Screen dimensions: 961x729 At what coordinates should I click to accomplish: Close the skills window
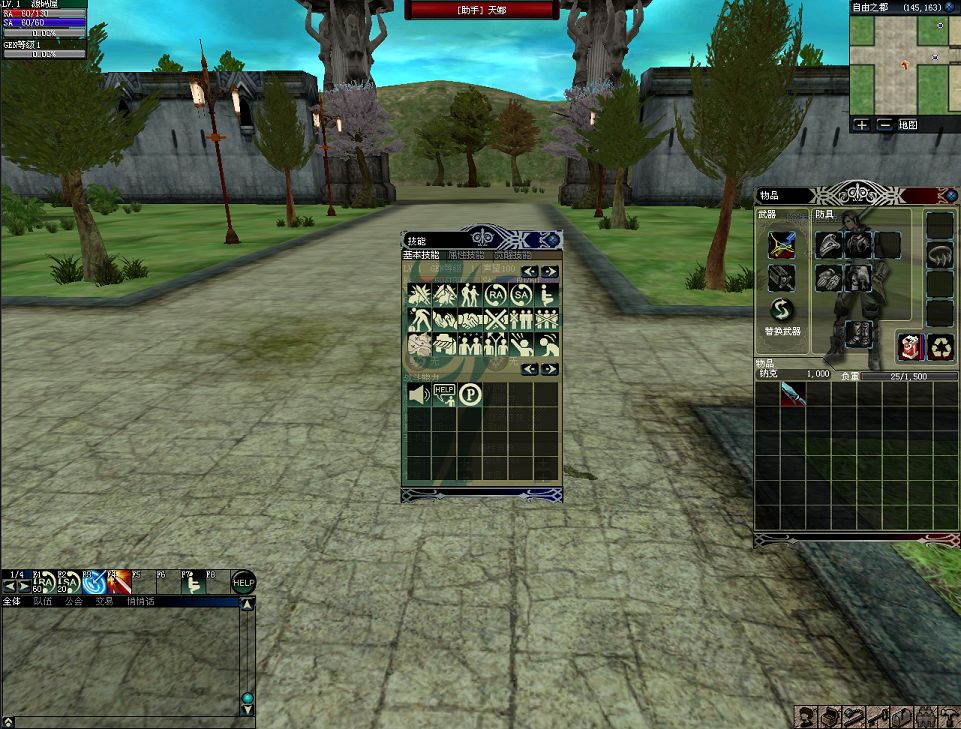pyautogui.click(x=551, y=240)
